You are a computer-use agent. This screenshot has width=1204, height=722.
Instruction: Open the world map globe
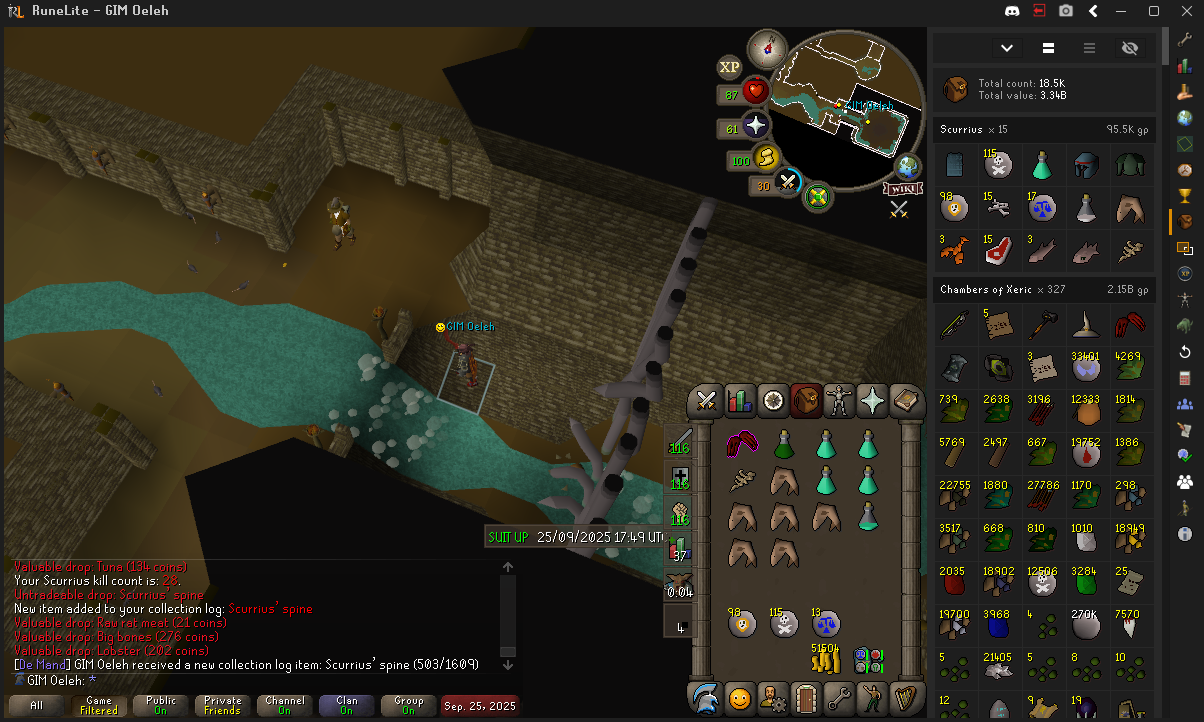[909, 166]
